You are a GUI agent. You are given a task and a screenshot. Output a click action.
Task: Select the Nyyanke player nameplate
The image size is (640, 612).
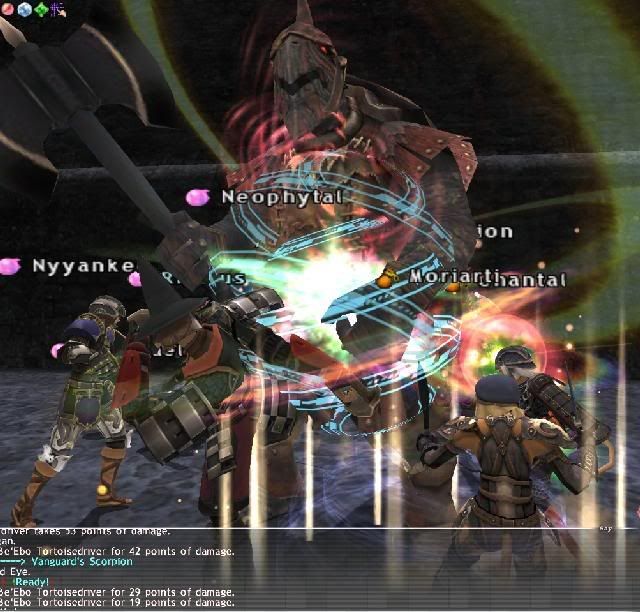pyautogui.click(x=83, y=266)
